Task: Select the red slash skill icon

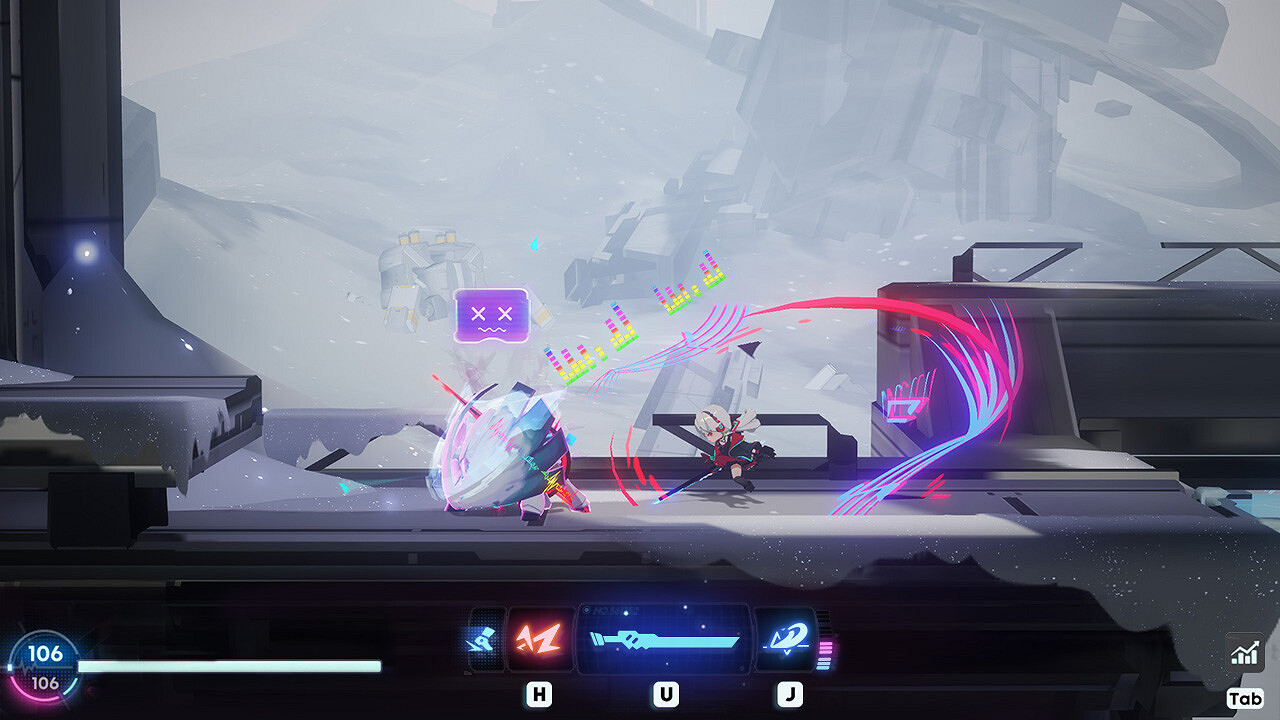Action: tap(539, 639)
